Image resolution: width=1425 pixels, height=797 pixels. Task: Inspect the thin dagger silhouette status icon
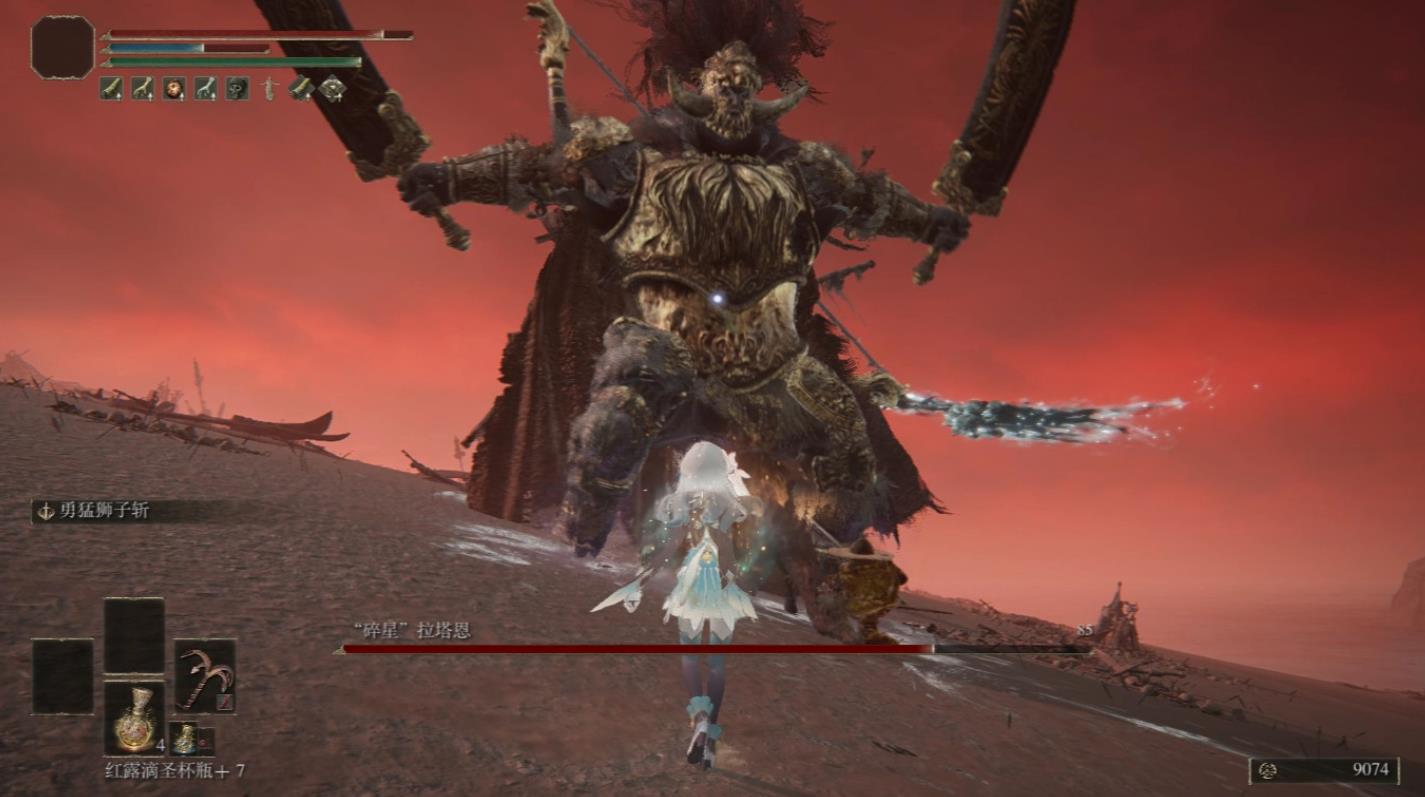click(x=268, y=89)
